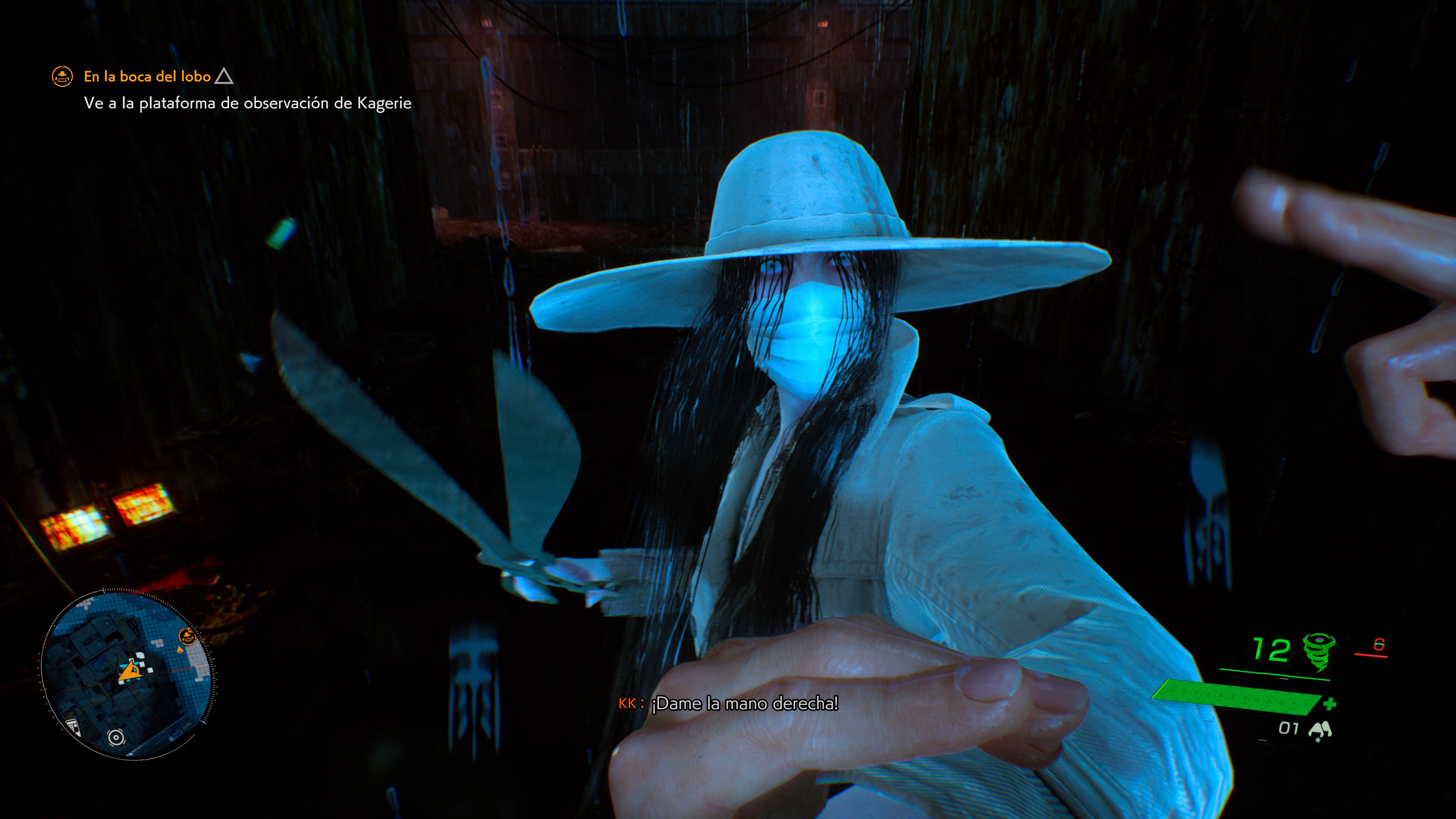Viewport: 1456px width, 819px height.
Task: Click the compass circle beneath the minimap
Action: coord(116,737)
